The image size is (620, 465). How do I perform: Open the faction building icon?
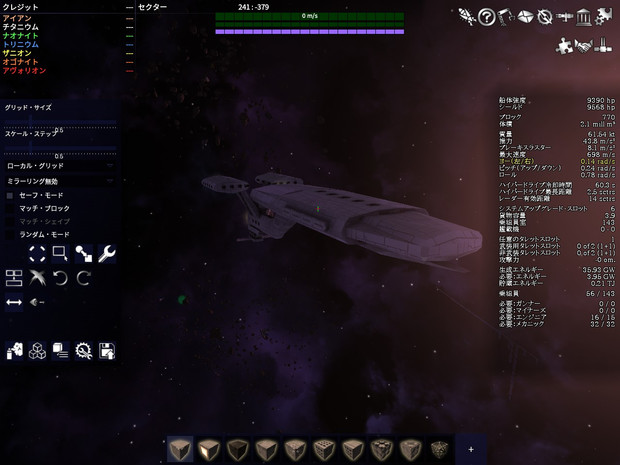[584, 16]
